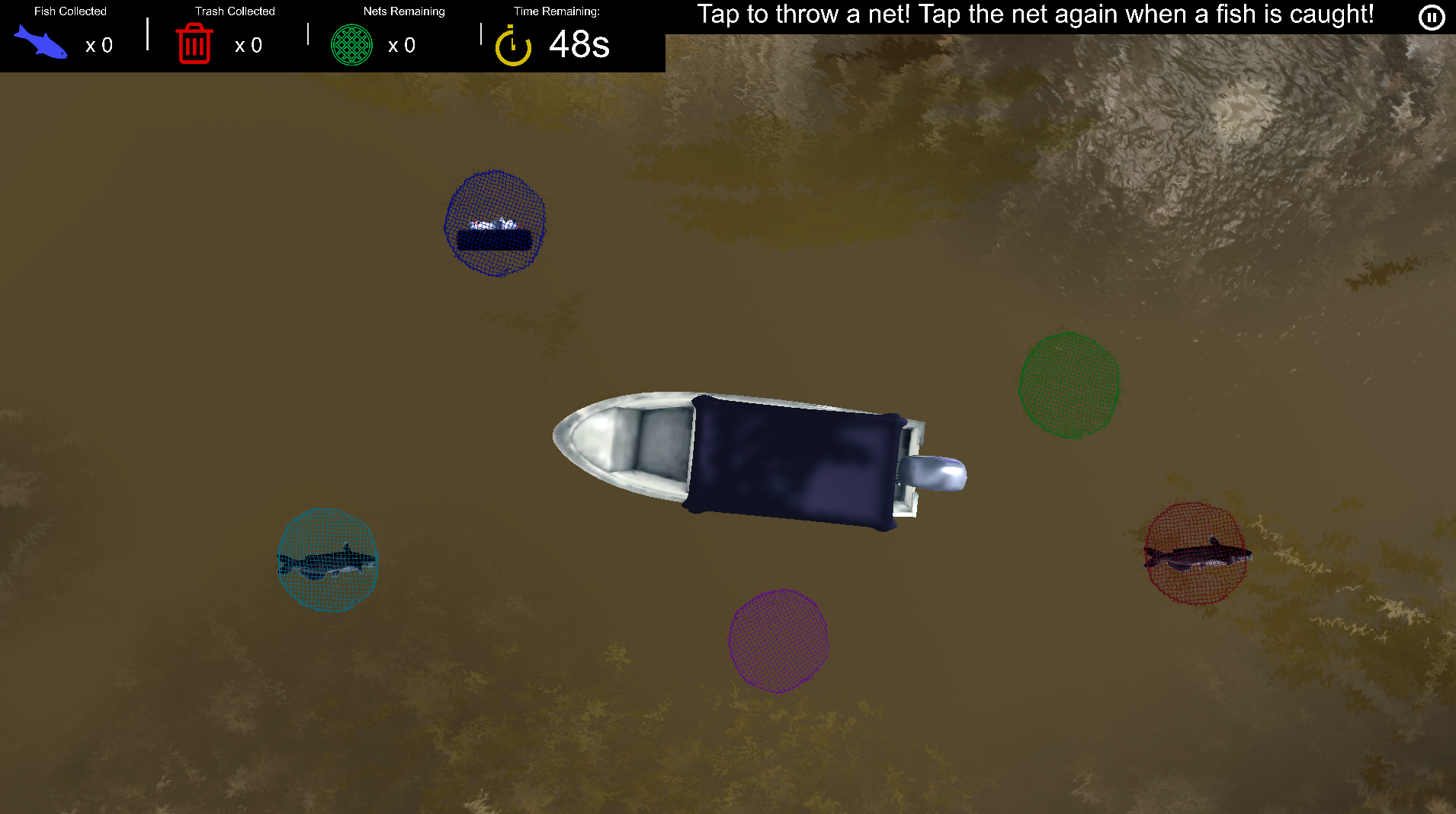Tap the empty purple net

[x=778, y=640]
